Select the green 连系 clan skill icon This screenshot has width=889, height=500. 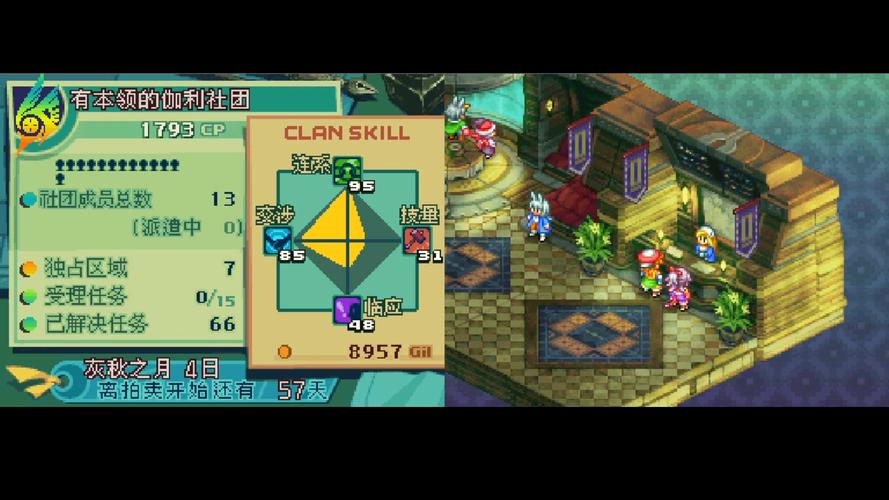pyautogui.click(x=346, y=169)
